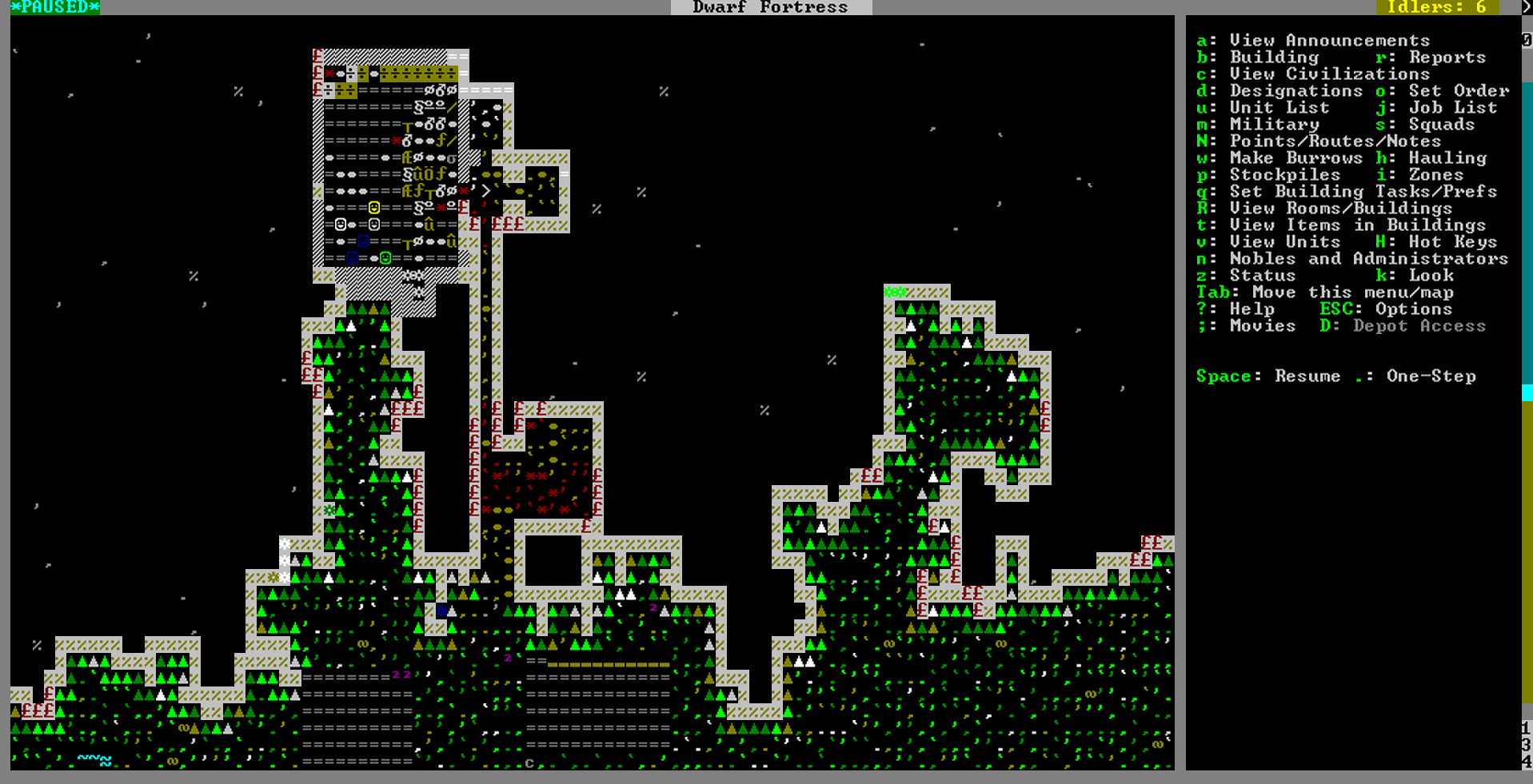Screen dimensions: 1533x784
Task: Open the Hauling menu
Action: (x=1447, y=157)
